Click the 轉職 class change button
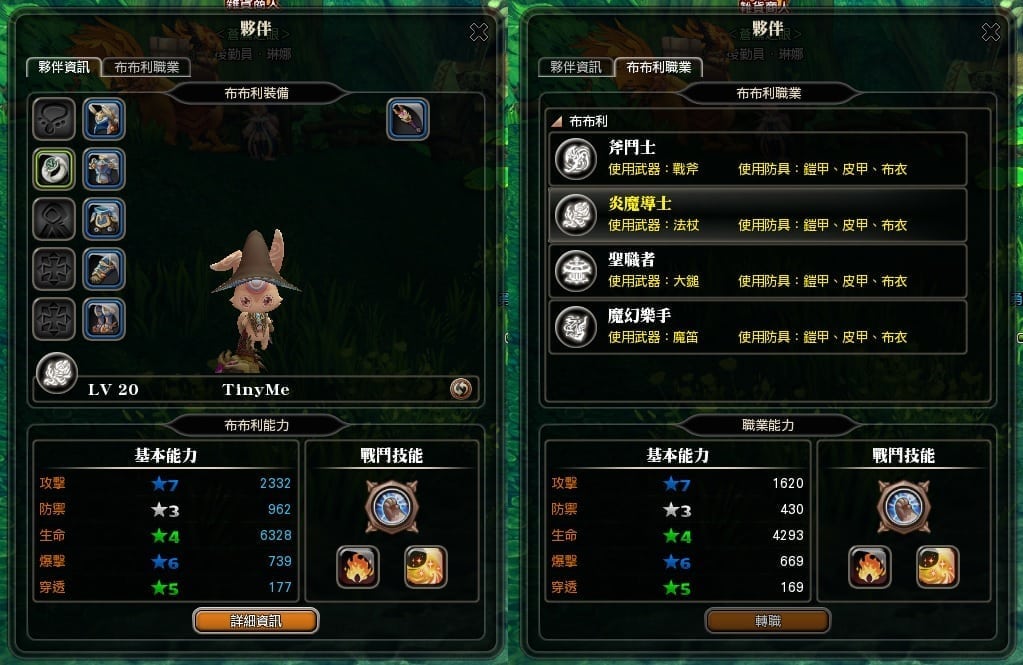This screenshot has height=665, width=1023. 768,621
